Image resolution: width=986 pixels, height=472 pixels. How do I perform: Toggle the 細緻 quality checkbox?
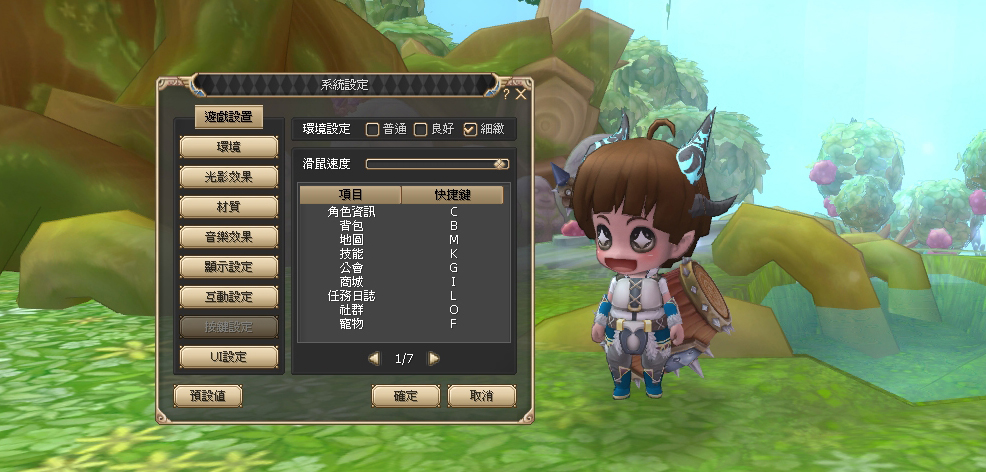pyautogui.click(x=470, y=129)
